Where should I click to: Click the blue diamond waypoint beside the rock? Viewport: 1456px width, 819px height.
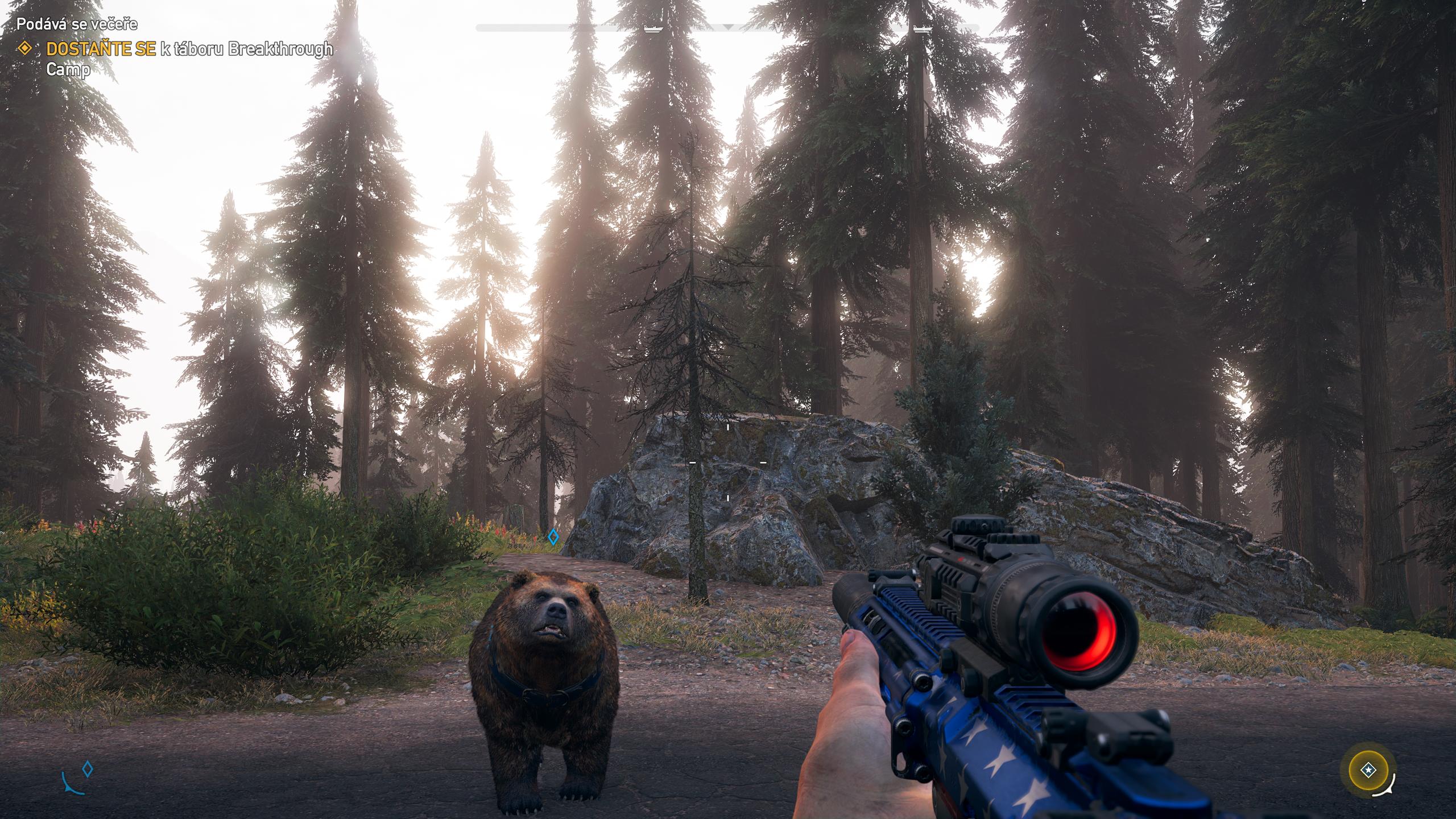tap(553, 536)
